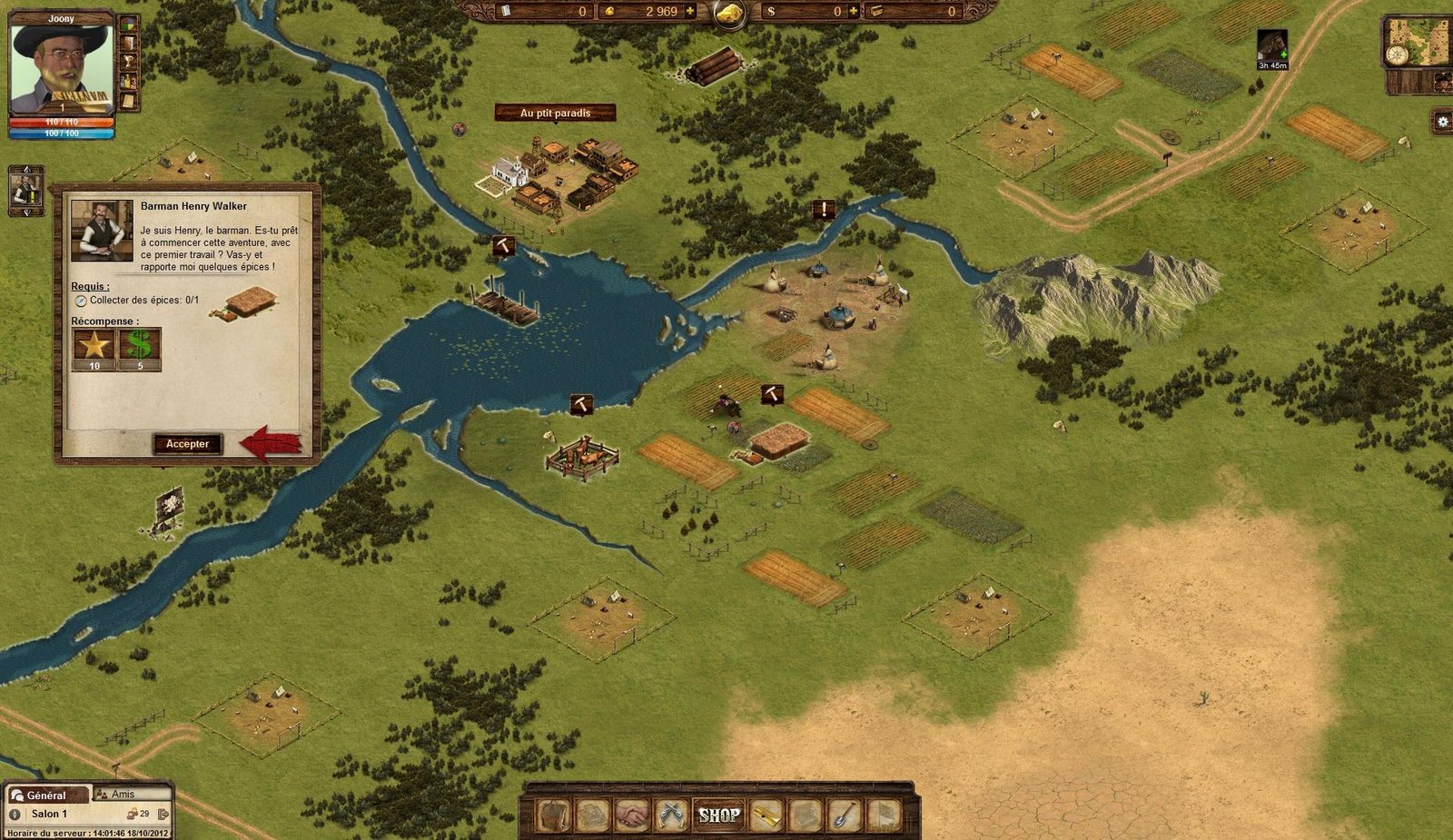The width and height of the screenshot is (1453, 840).
Task: Open the crossed revolvers duel menu
Action: pos(673,815)
